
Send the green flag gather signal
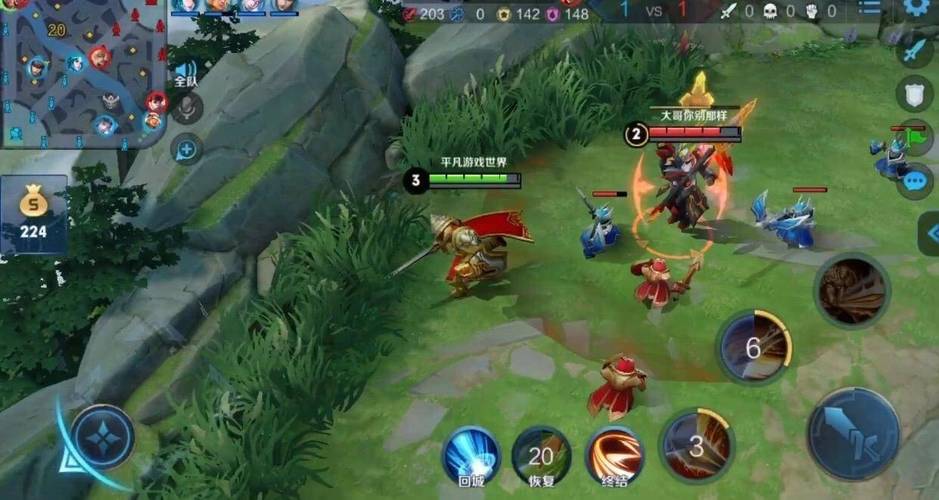(914, 137)
